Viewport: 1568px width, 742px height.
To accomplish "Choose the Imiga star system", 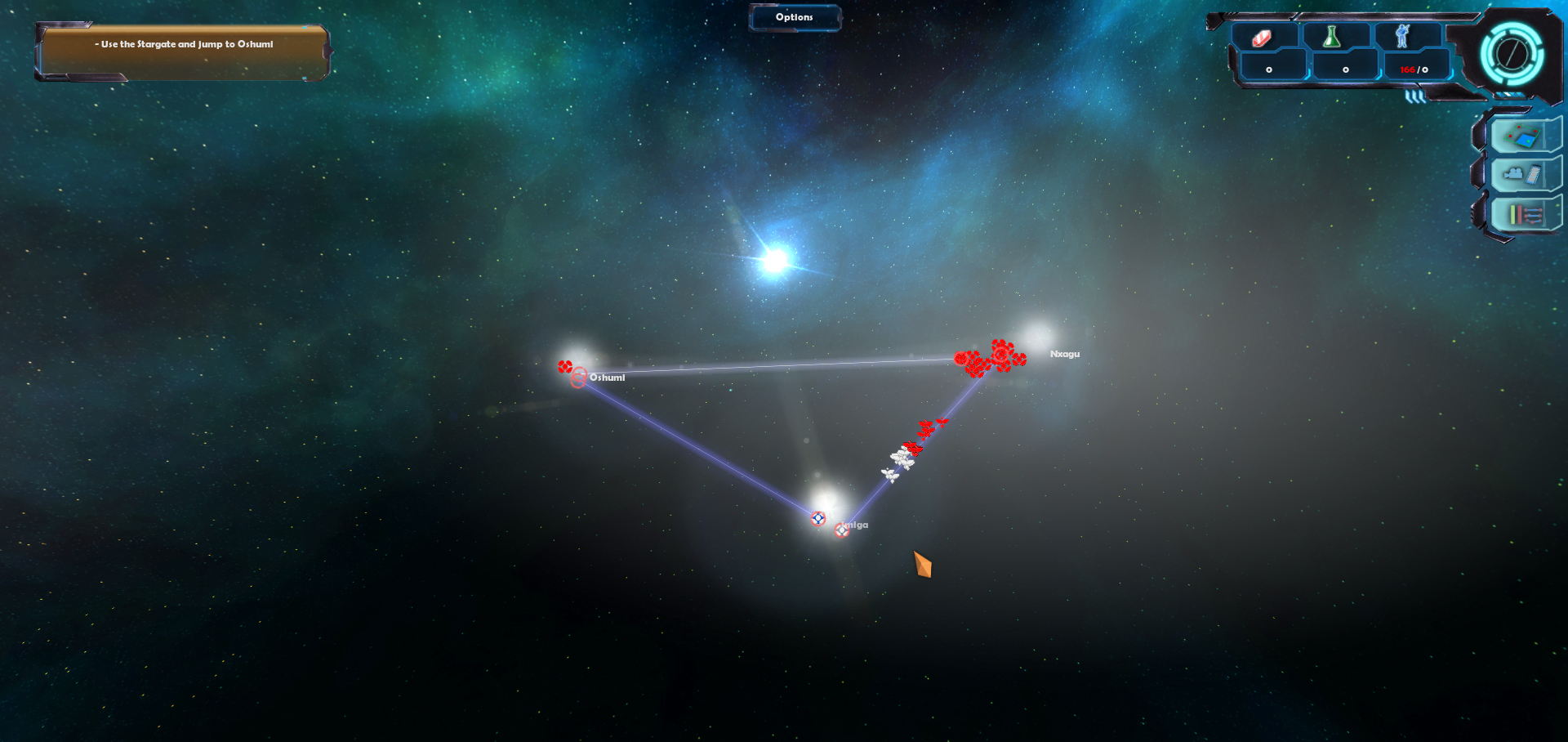I will click(x=826, y=501).
